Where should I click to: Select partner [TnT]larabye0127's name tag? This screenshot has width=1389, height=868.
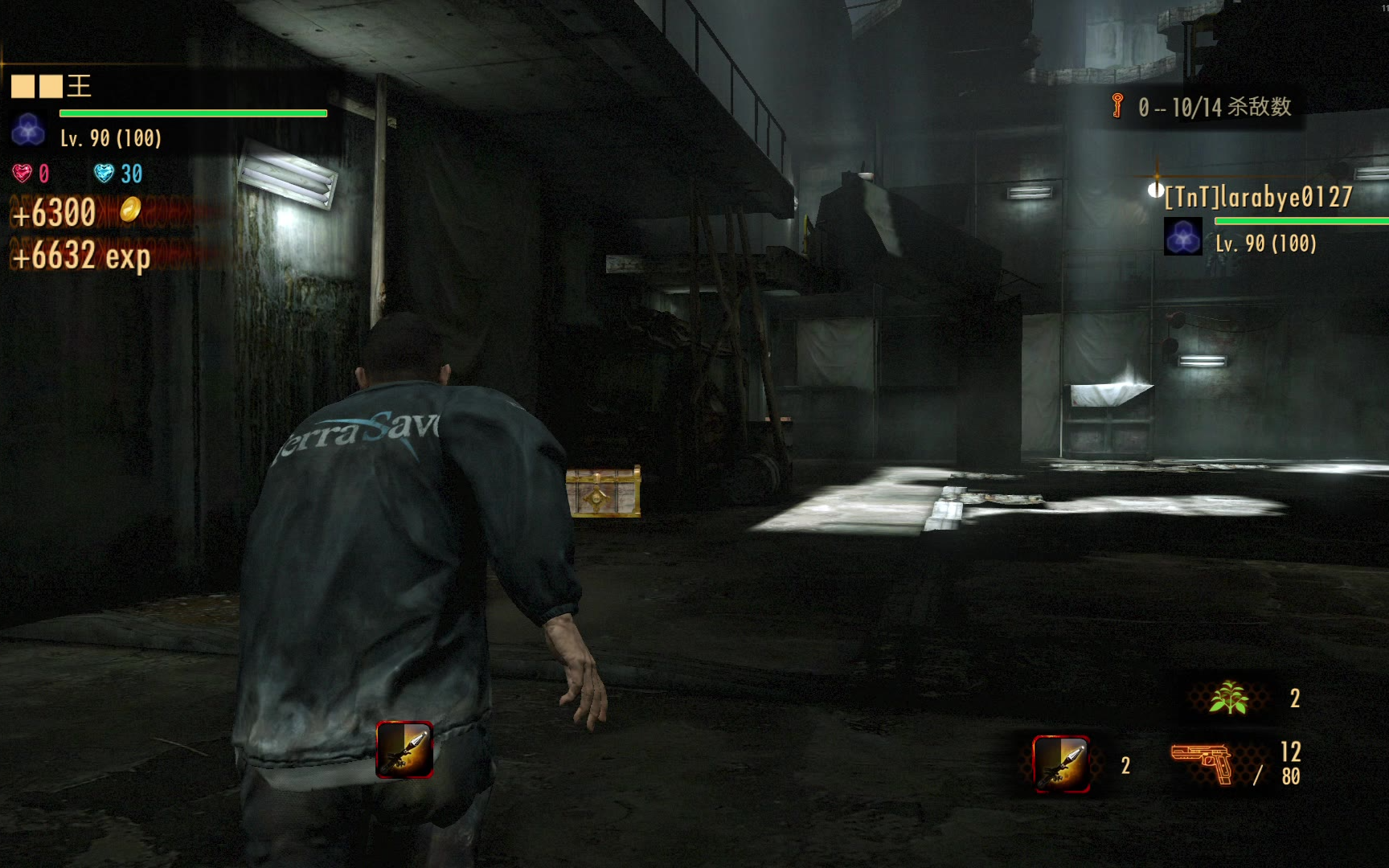pos(1259,197)
